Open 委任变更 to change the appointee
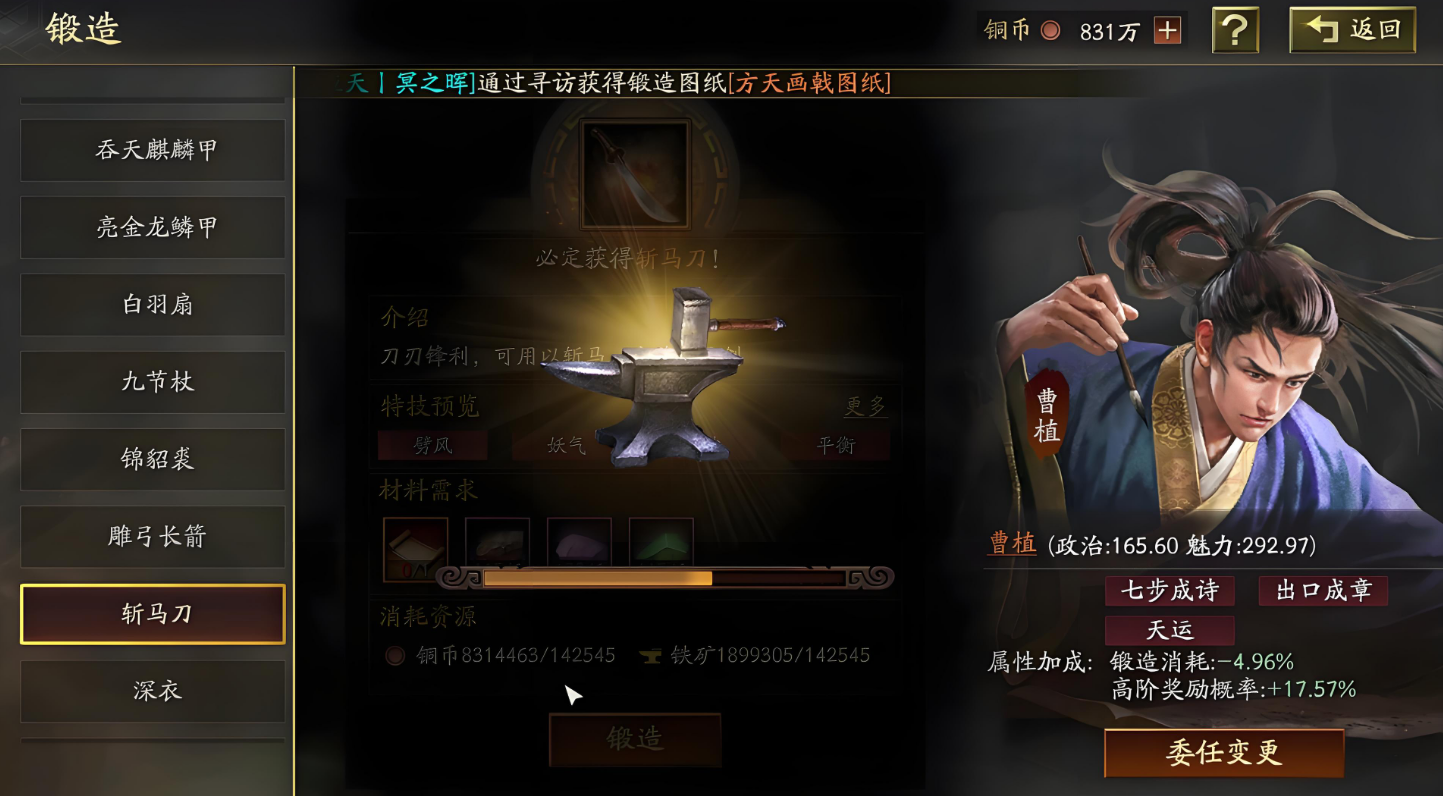Viewport: 1443px width, 796px height. coord(1223,753)
